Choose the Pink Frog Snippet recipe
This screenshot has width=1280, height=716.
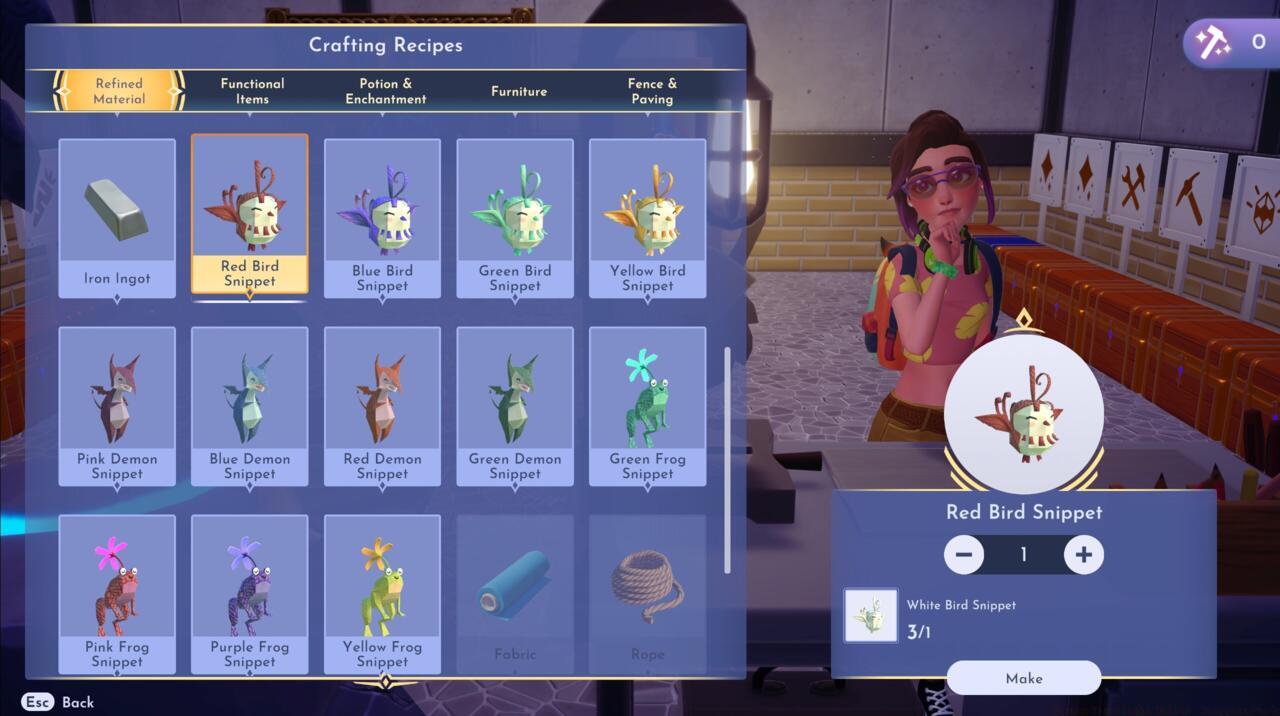[x=117, y=594]
